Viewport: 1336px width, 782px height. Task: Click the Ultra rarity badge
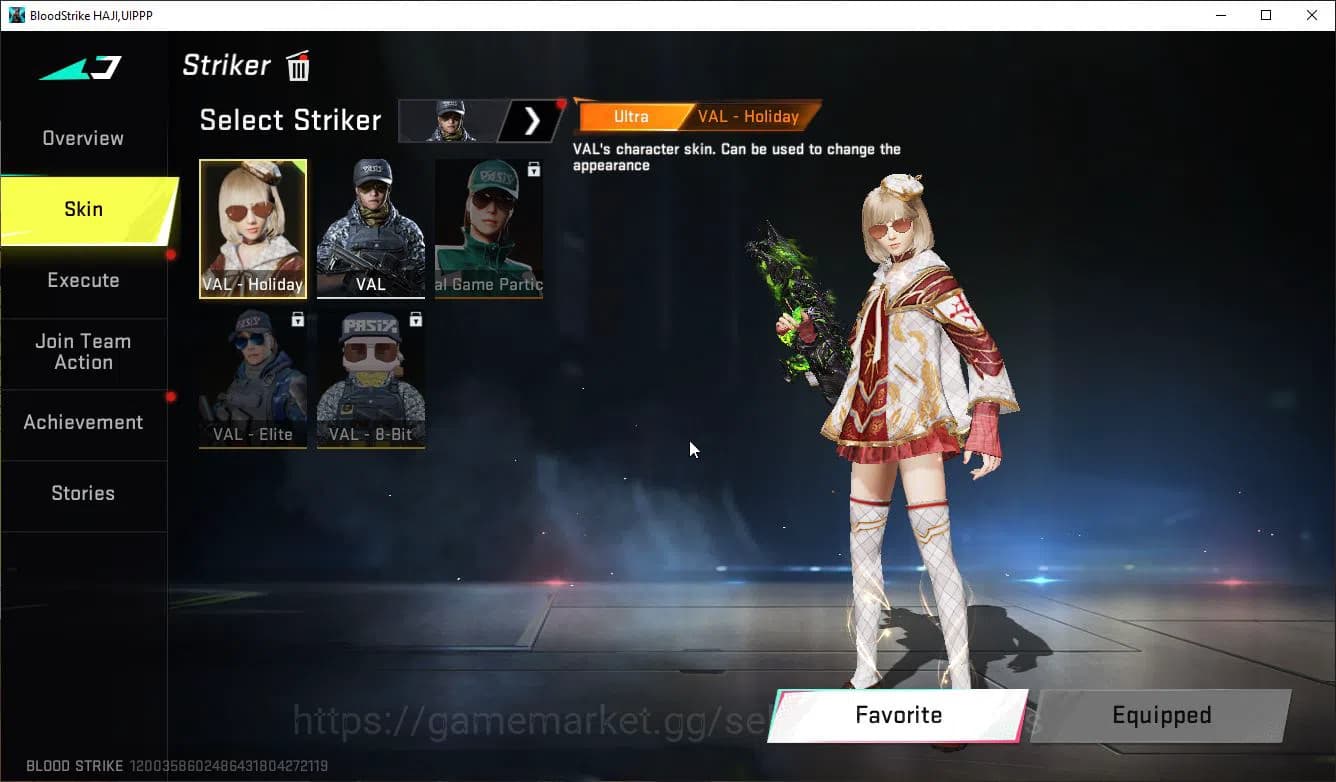630,116
